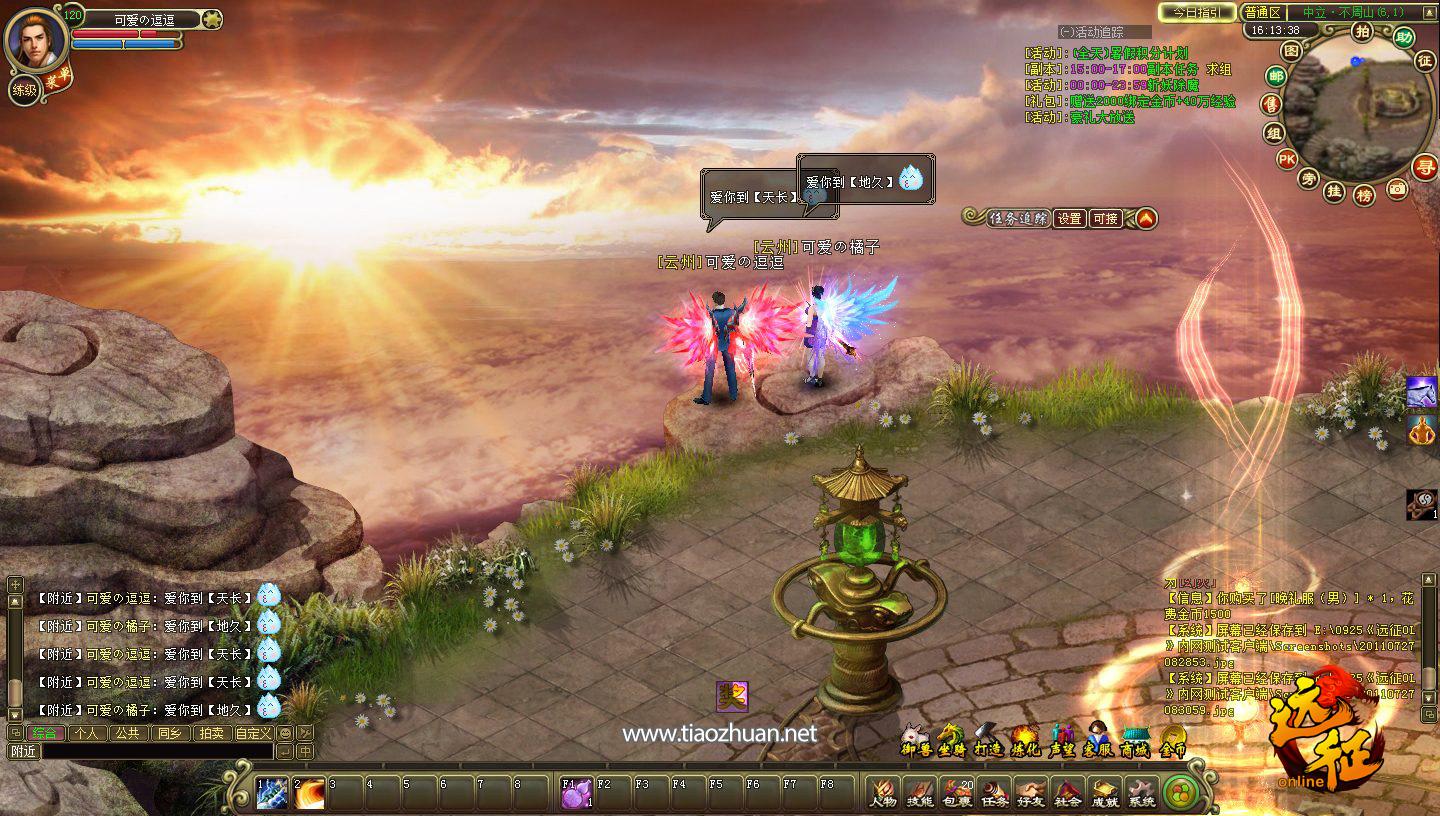Image resolution: width=1440 pixels, height=816 pixels.
Task: Open the 系统 system menu
Action: [1141, 793]
